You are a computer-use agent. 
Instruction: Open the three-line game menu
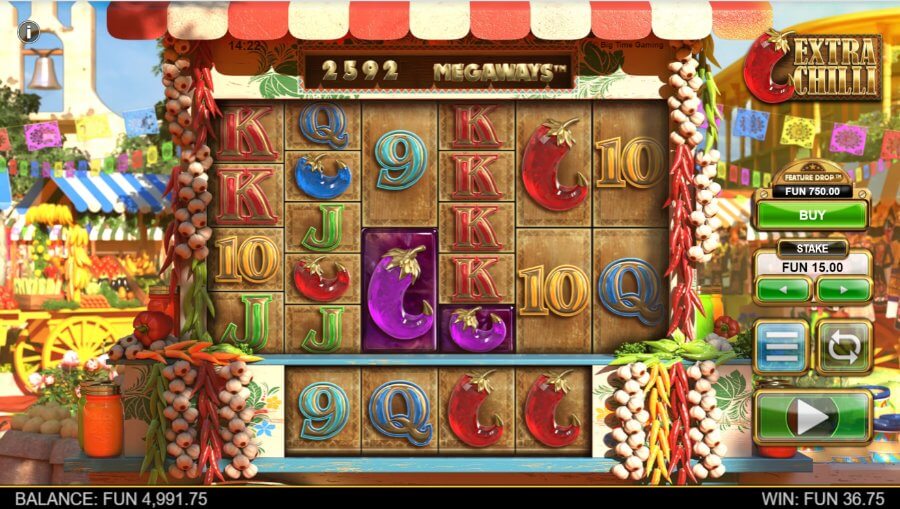(x=781, y=347)
